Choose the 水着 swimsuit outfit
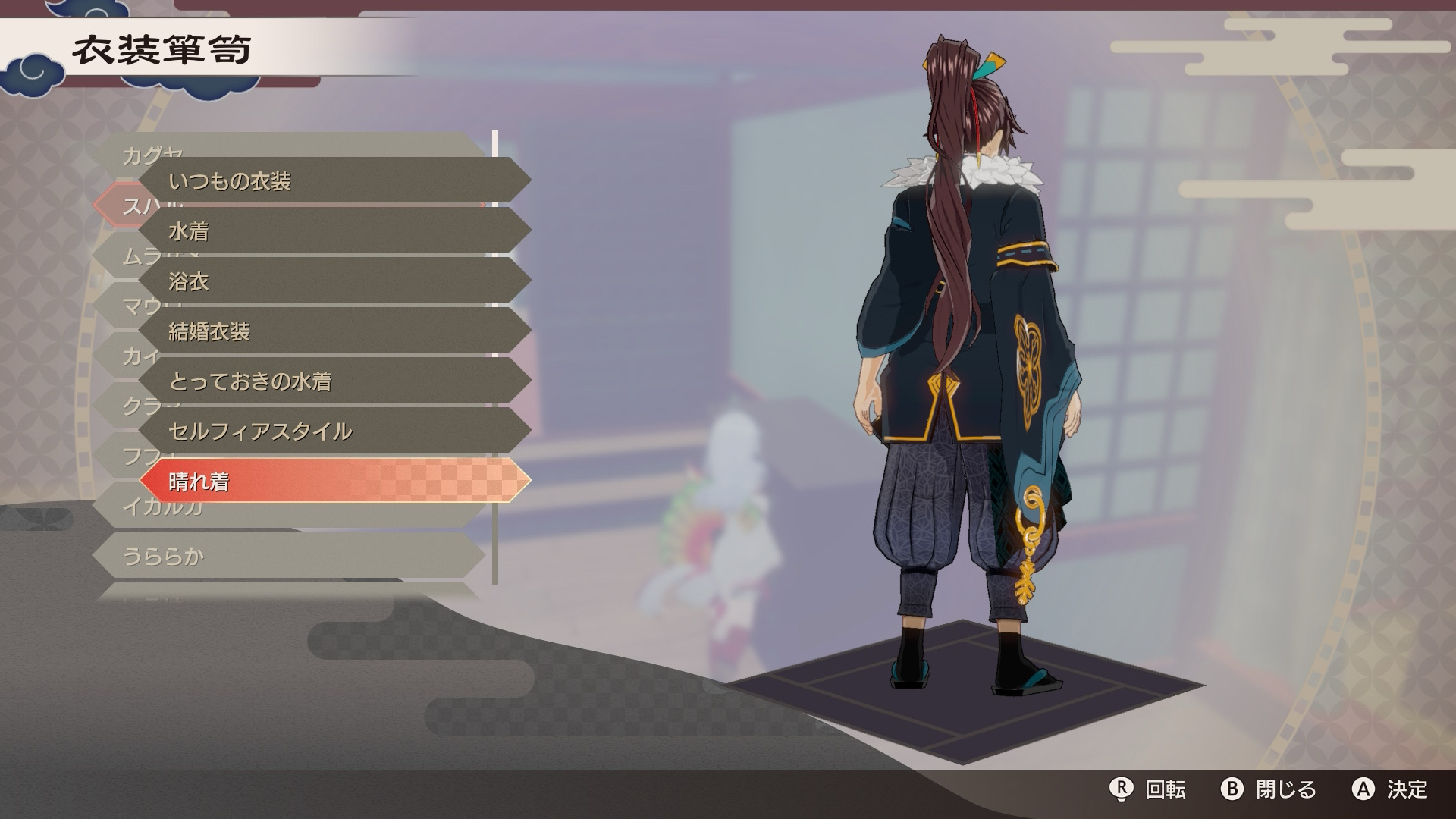 click(334, 231)
